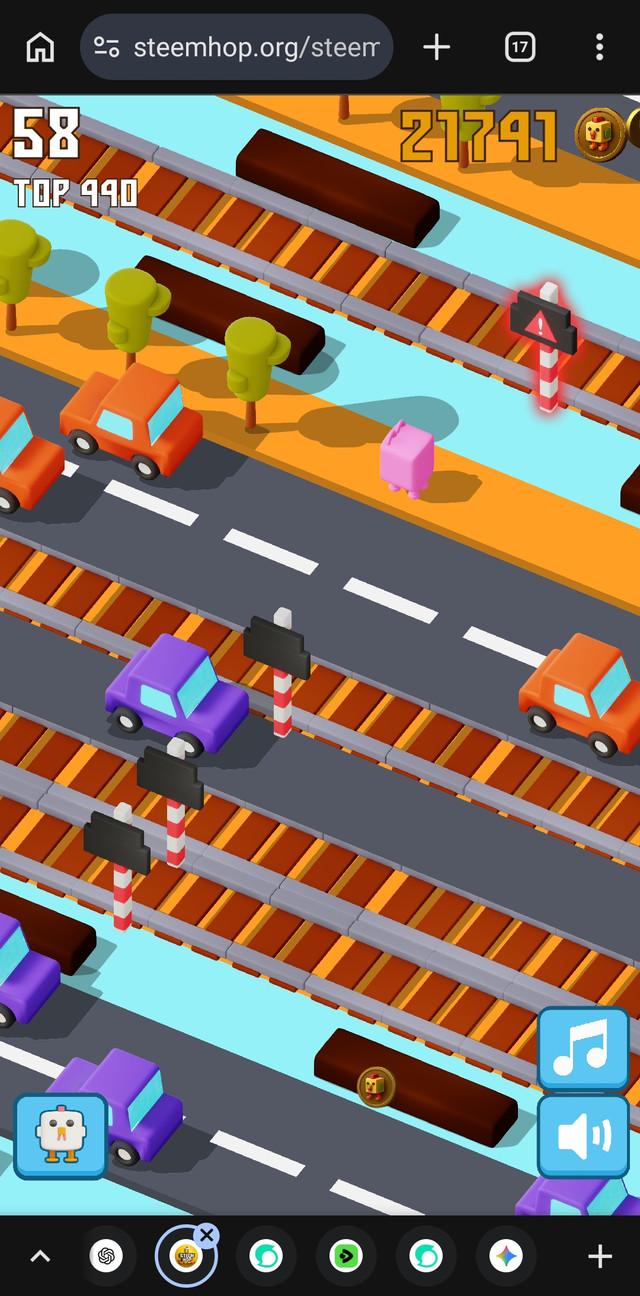Viewport: 640px width, 1296px height.
Task: Open the chicken character select button
Action: click(x=60, y=1136)
